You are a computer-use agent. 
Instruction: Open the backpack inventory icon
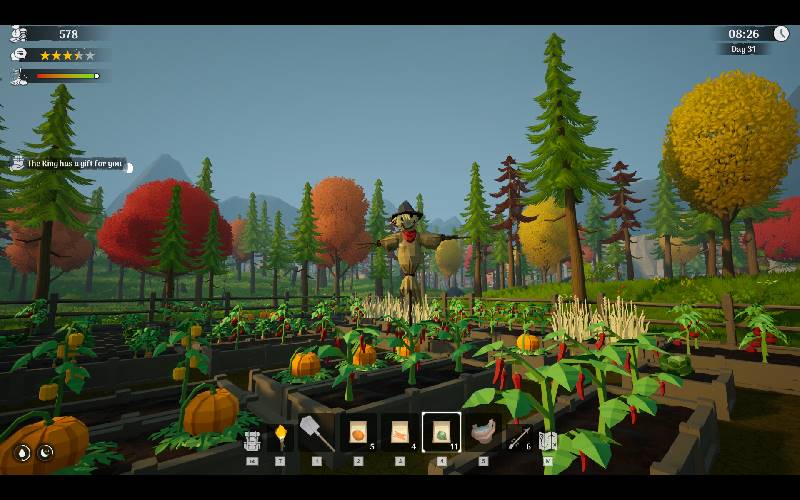pyautogui.click(x=252, y=438)
